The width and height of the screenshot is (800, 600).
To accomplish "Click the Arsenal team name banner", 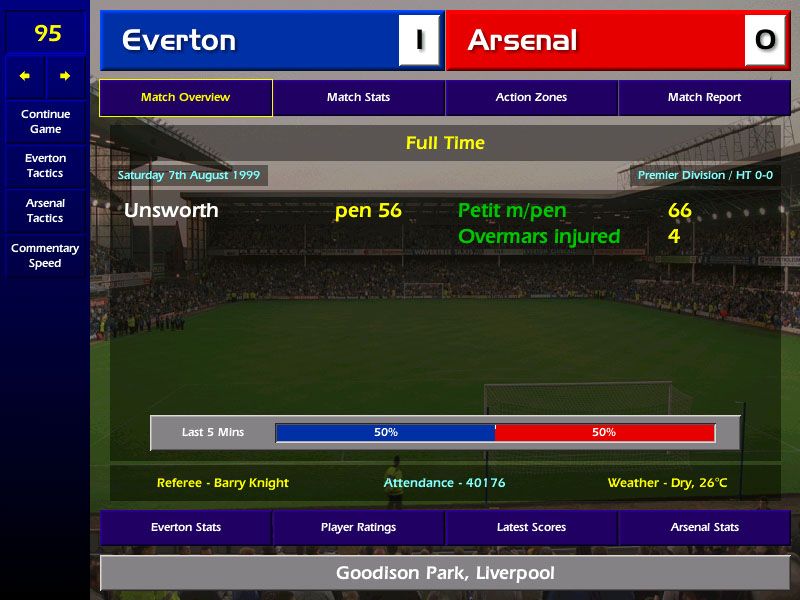I will [600, 40].
